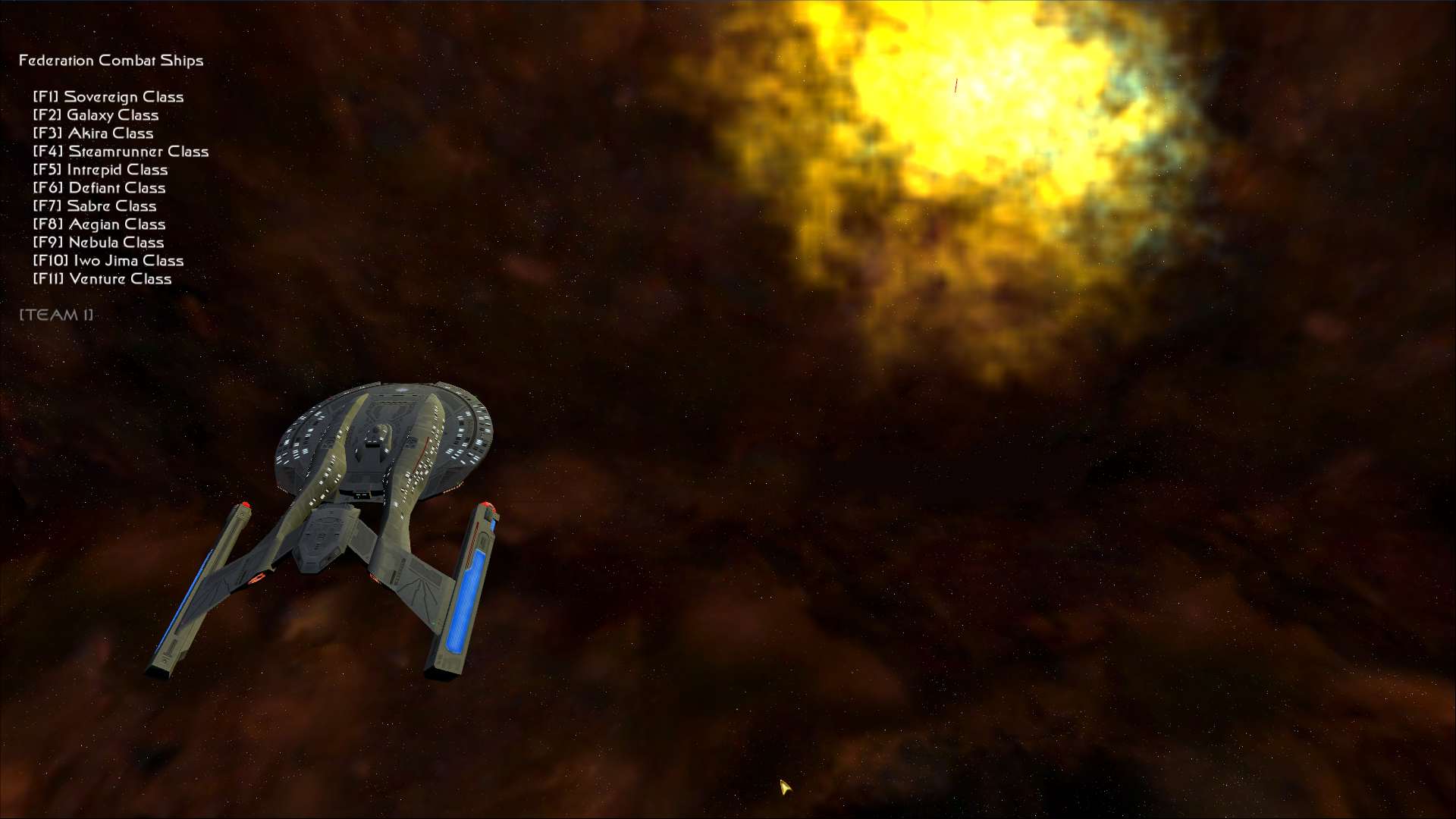The image size is (1456, 819).
Task: Pick the Akira Class ship
Action: click(x=93, y=133)
